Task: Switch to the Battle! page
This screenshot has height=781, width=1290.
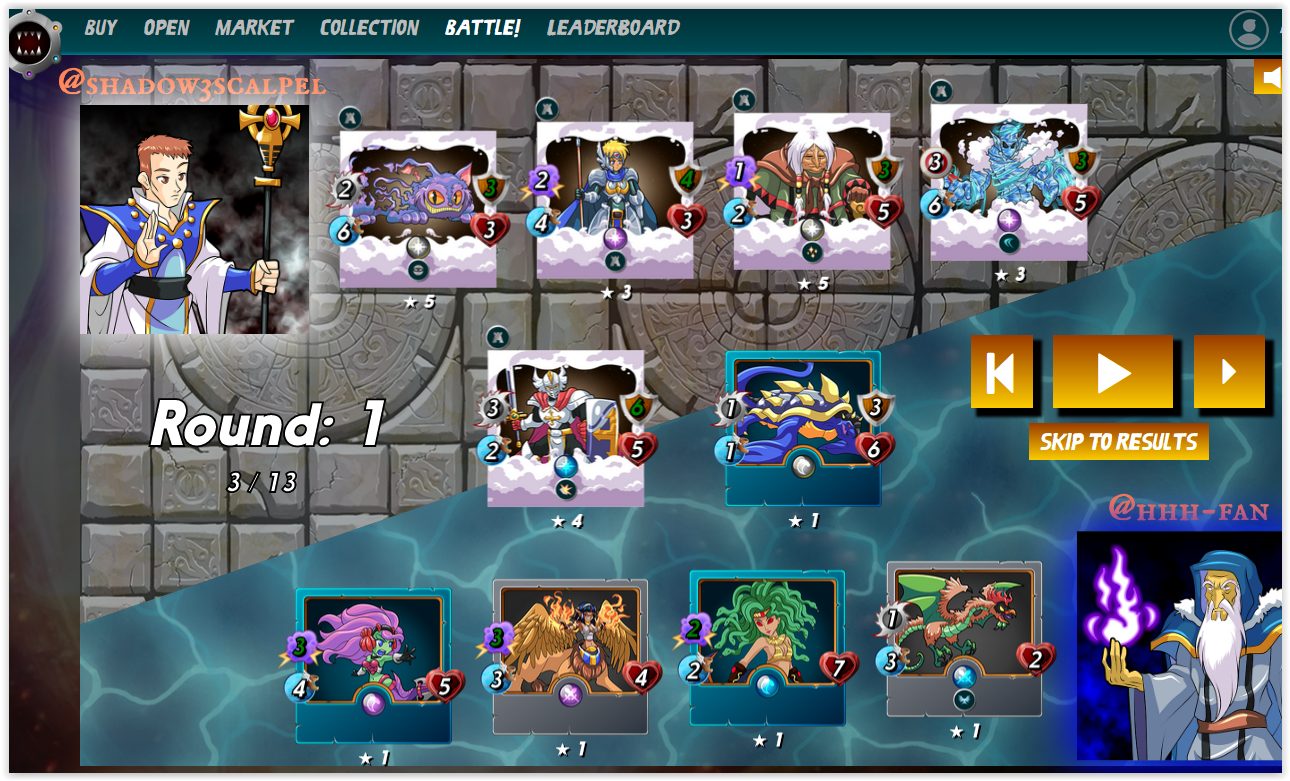Action: tap(482, 28)
